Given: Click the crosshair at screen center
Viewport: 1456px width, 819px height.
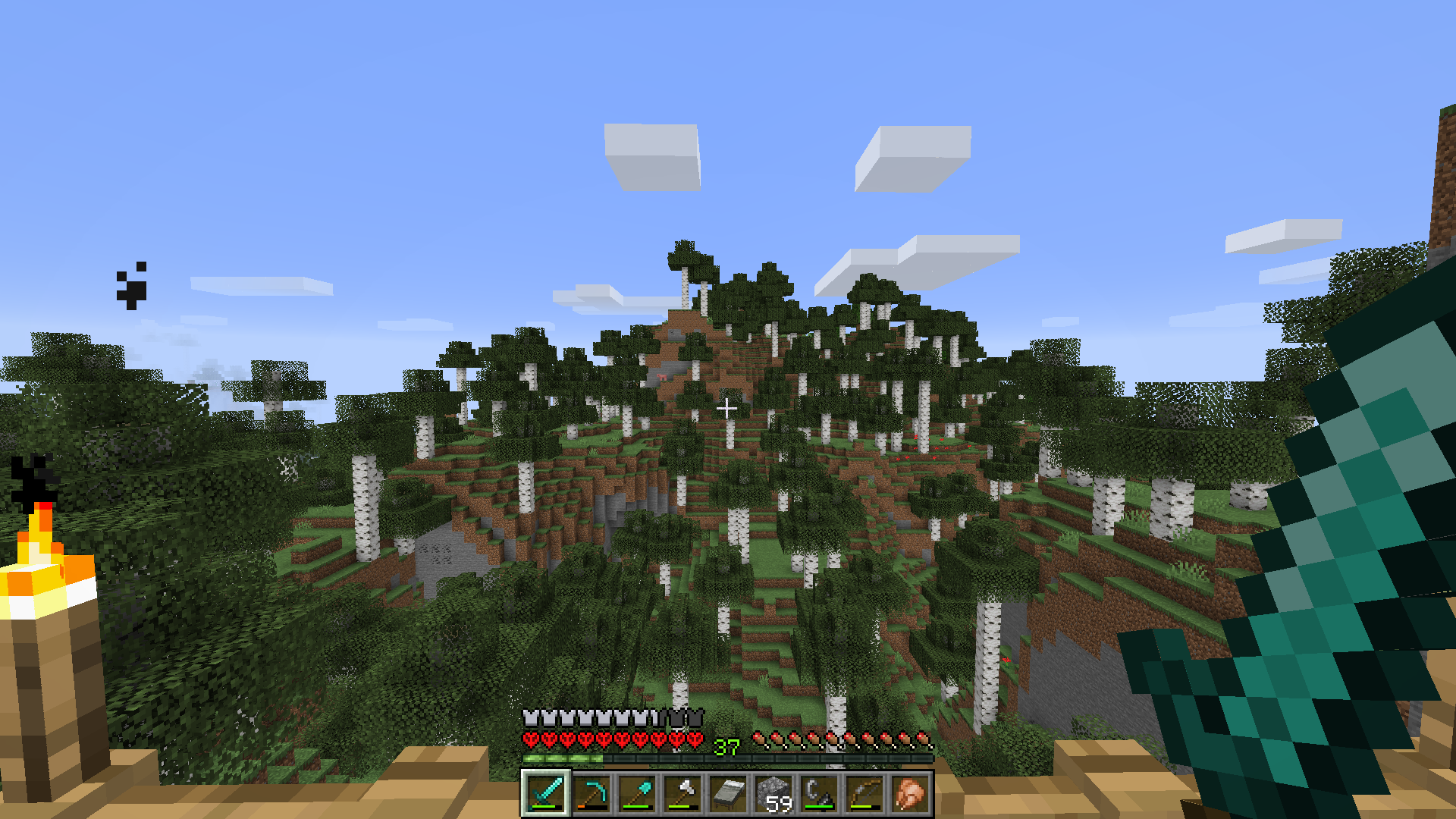Looking at the screenshot, I should (x=728, y=407).
